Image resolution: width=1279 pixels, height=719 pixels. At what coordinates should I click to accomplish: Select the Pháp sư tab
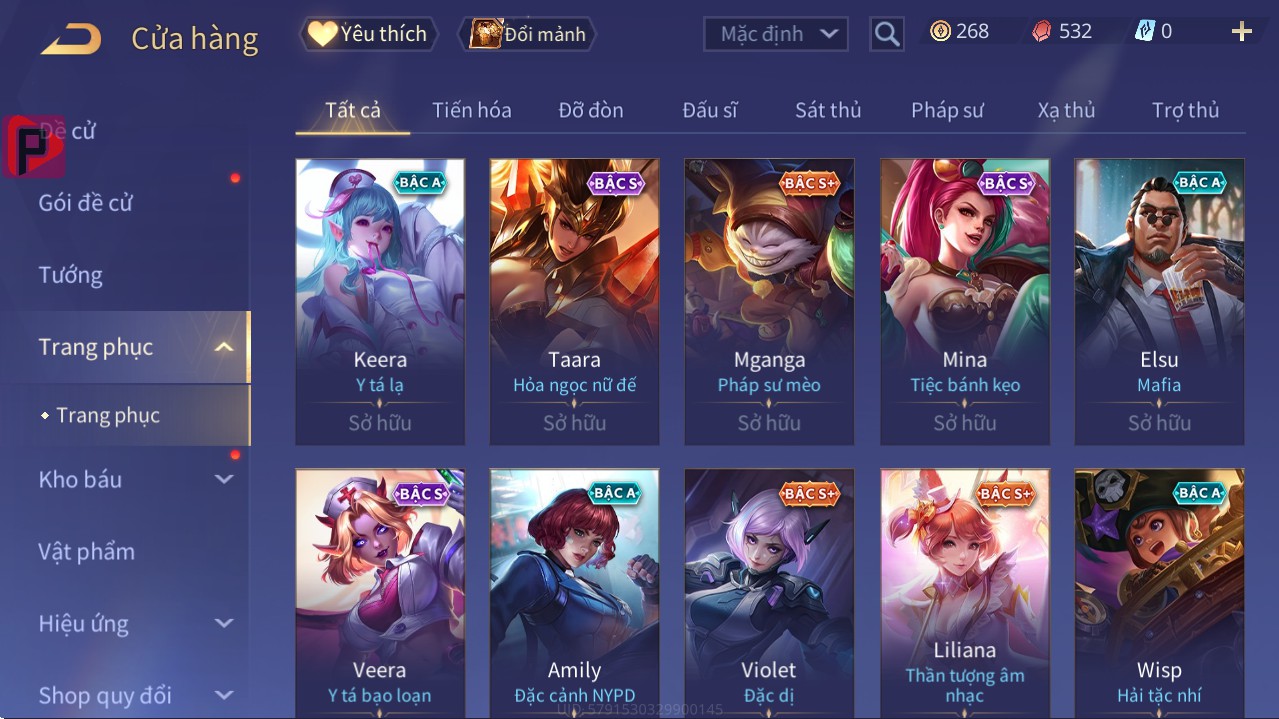pos(947,110)
